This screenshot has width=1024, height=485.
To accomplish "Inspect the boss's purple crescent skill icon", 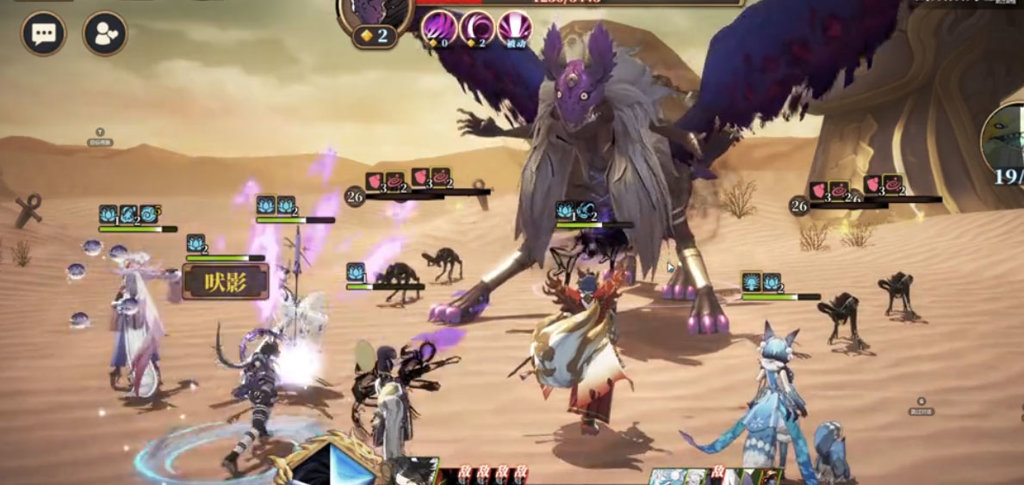I will [x=476, y=27].
